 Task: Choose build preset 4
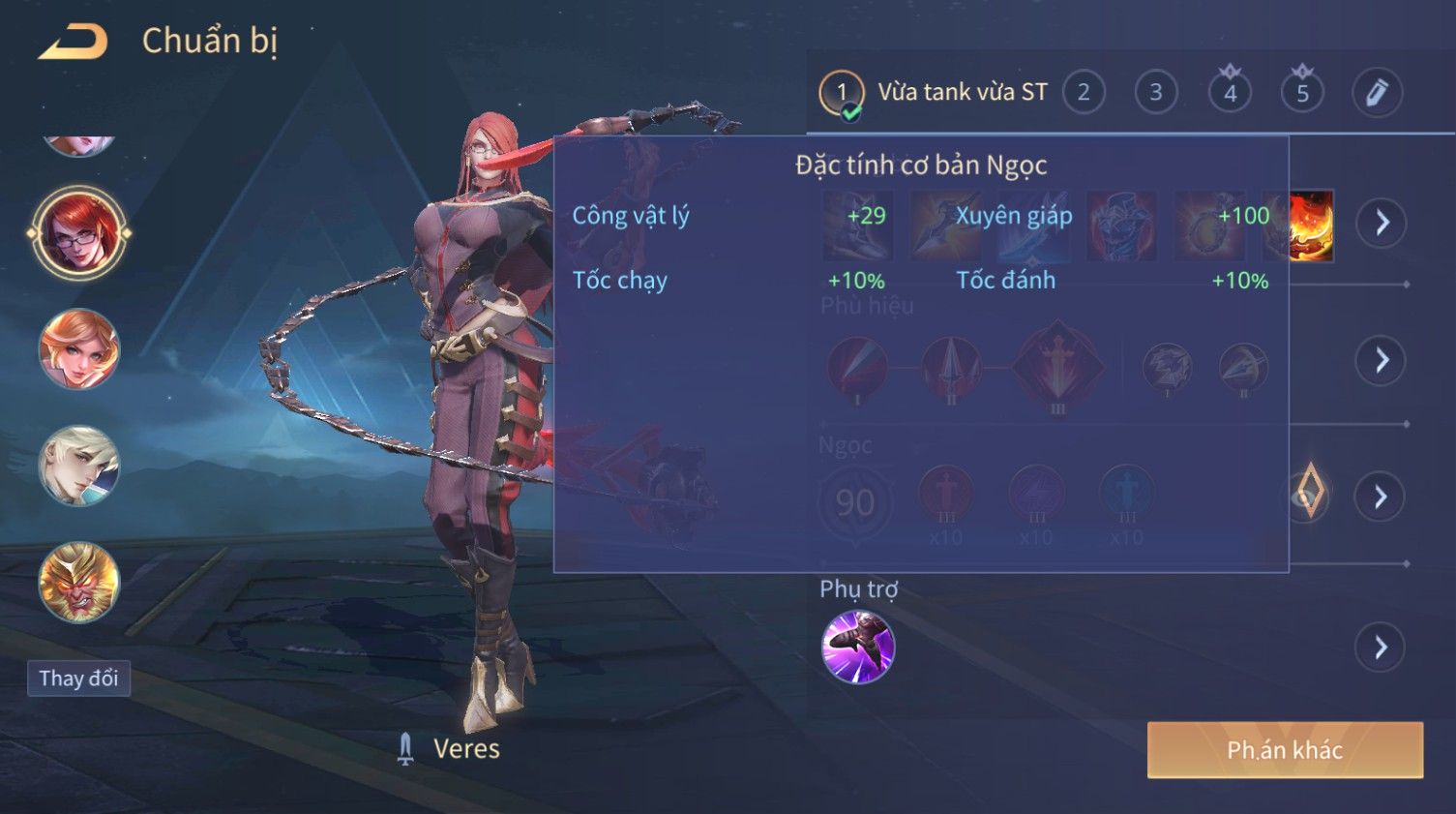pyautogui.click(x=1230, y=93)
